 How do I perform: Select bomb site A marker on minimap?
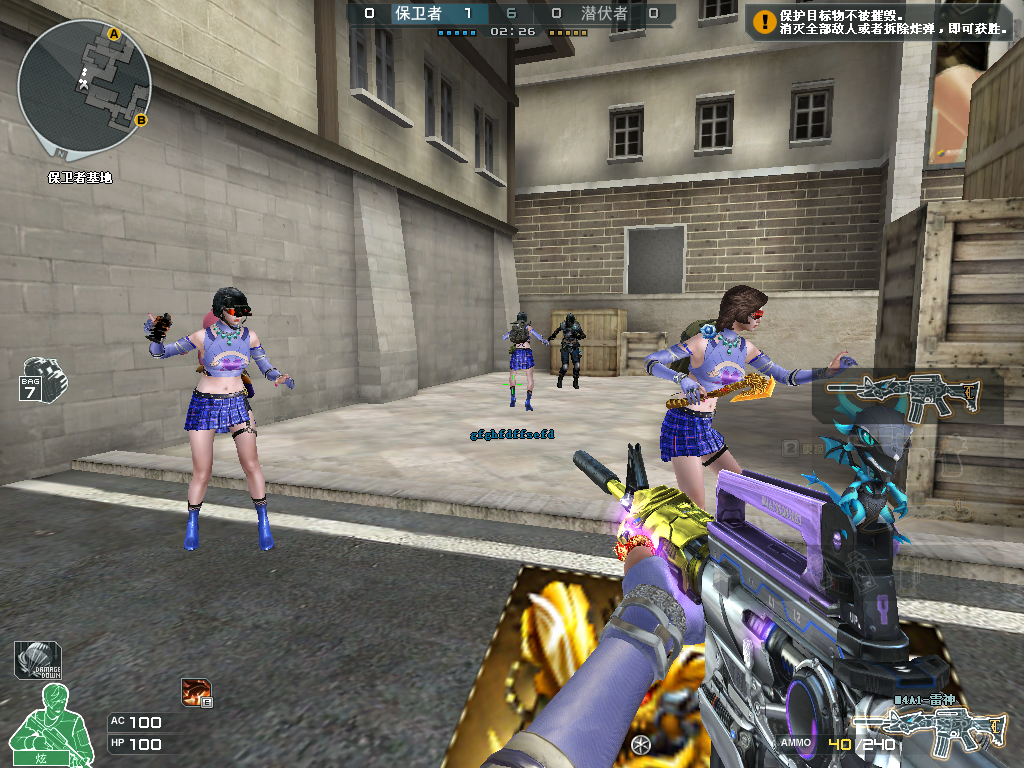pyautogui.click(x=114, y=35)
